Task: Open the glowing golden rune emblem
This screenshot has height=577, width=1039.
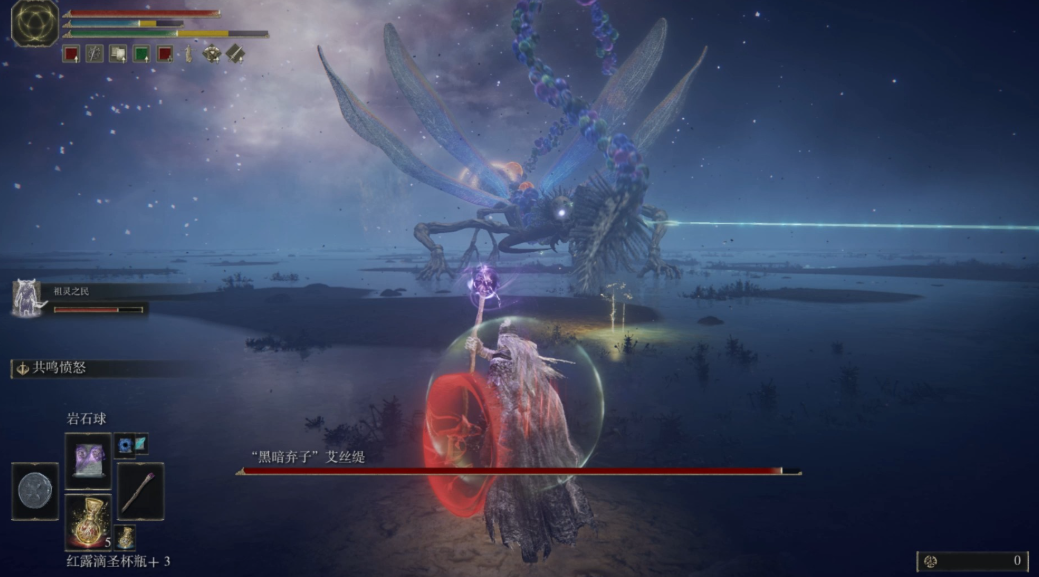Action: click(x=35, y=22)
